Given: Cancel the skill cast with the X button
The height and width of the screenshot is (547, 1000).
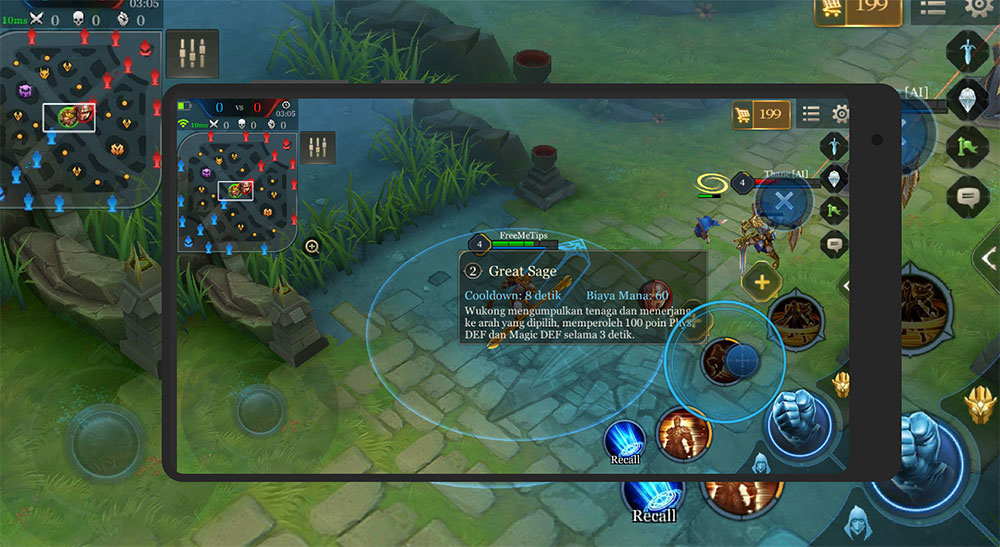Looking at the screenshot, I should [784, 200].
